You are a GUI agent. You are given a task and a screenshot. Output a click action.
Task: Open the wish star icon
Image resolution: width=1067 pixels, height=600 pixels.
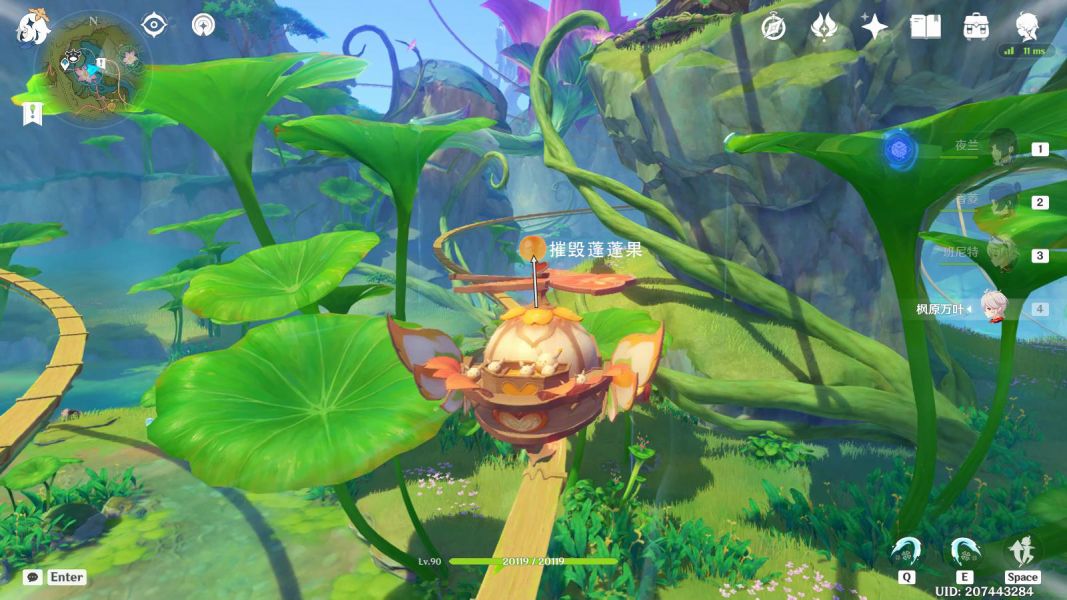(x=875, y=27)
